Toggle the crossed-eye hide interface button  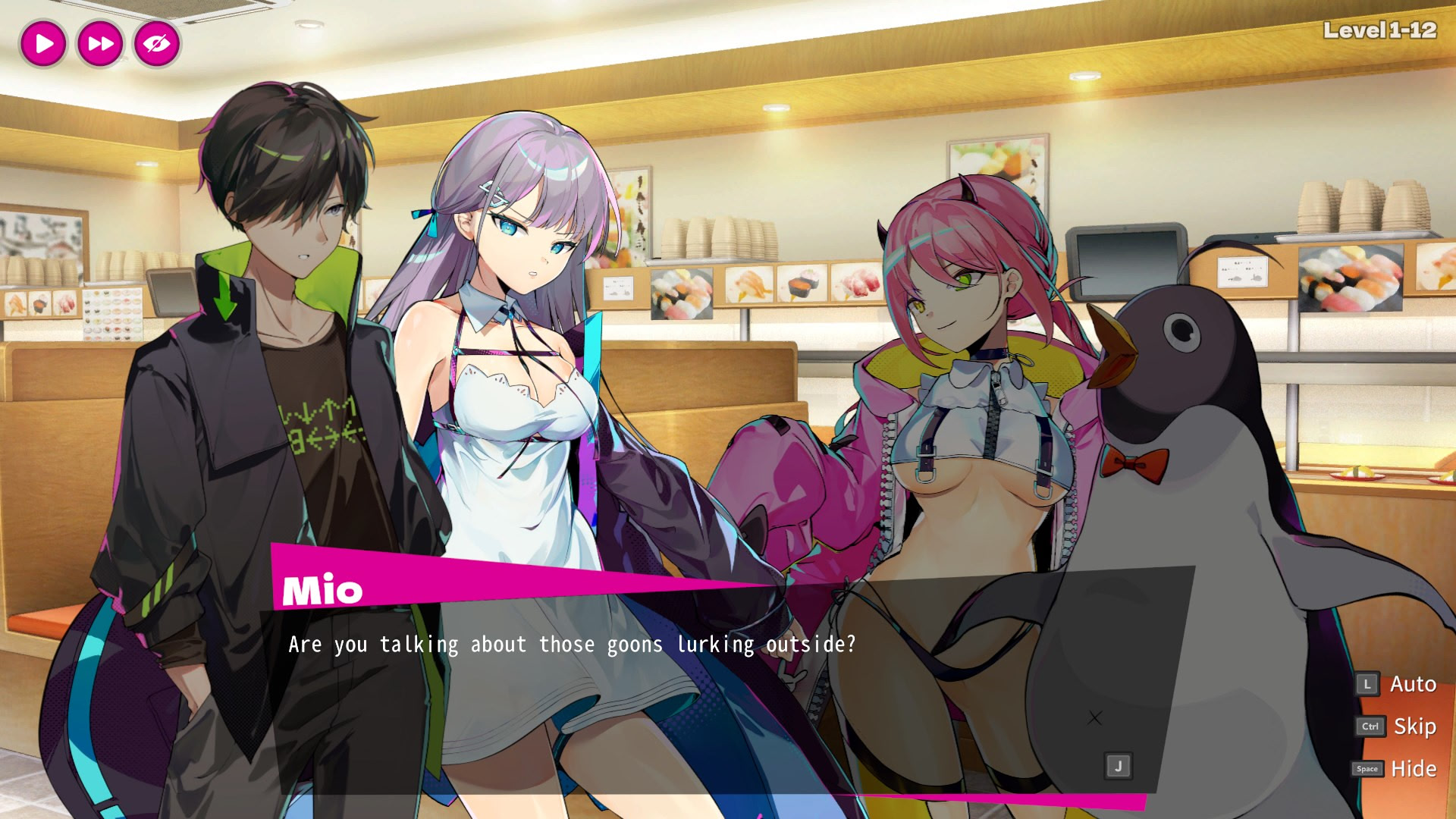[x=157, y=43]
